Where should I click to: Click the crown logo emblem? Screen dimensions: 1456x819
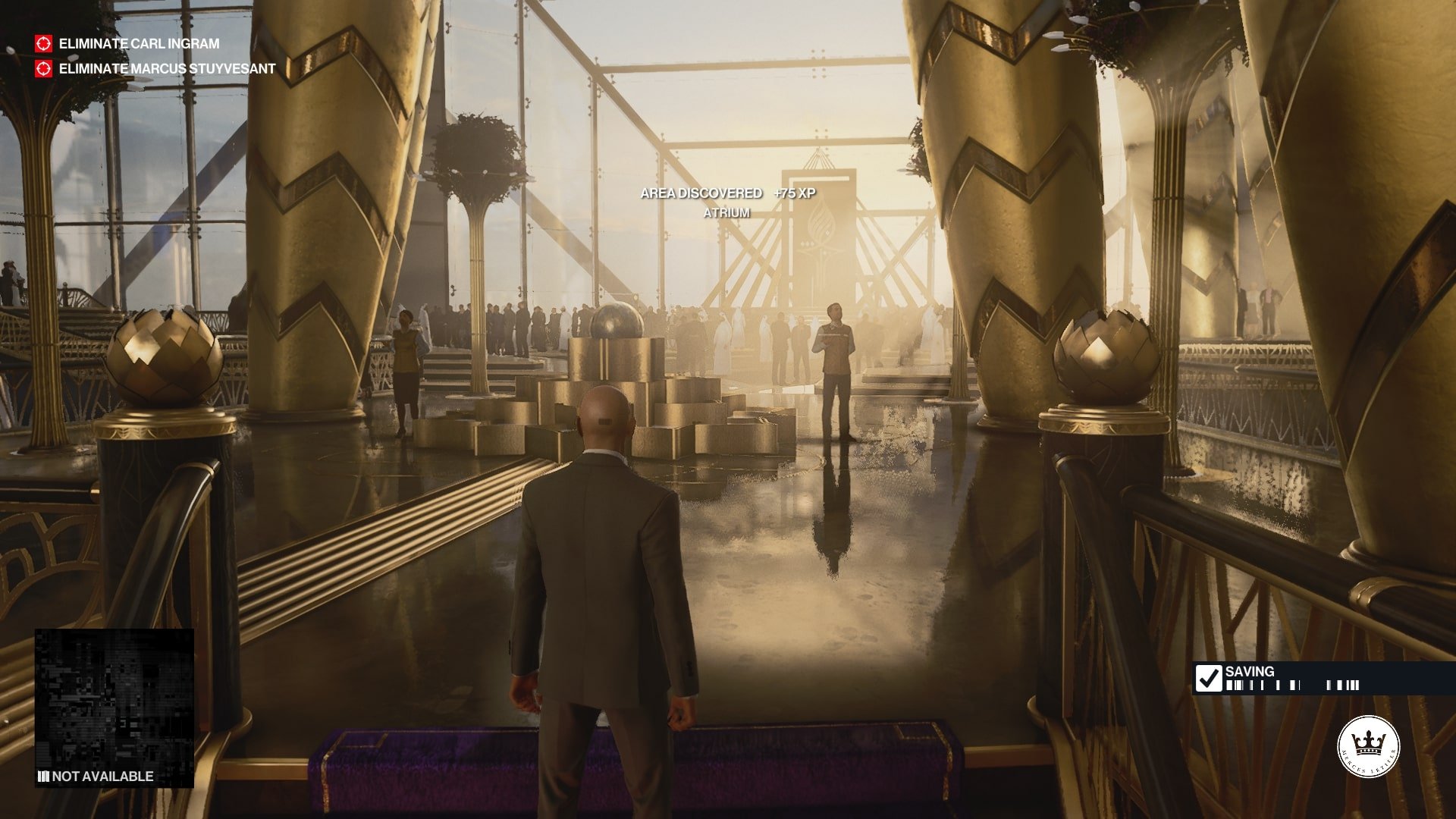point(1368,746)
